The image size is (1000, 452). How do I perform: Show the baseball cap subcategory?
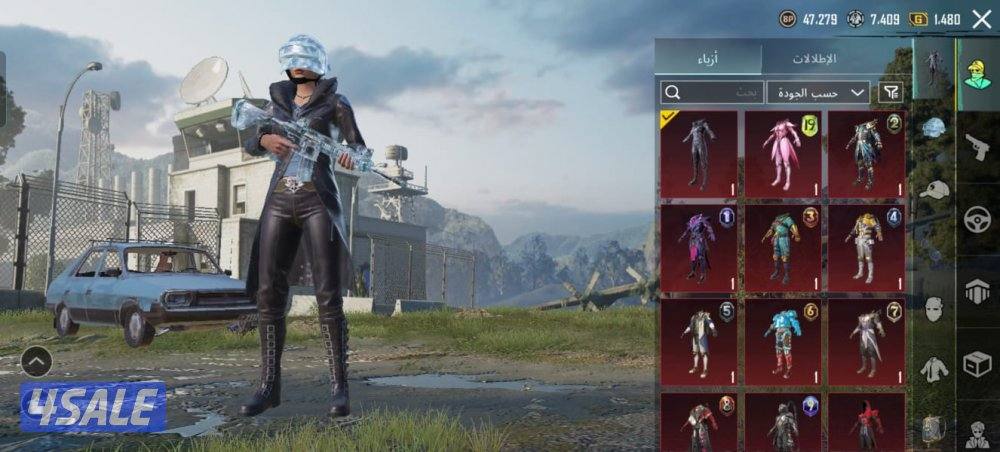[x=934, y=189]
